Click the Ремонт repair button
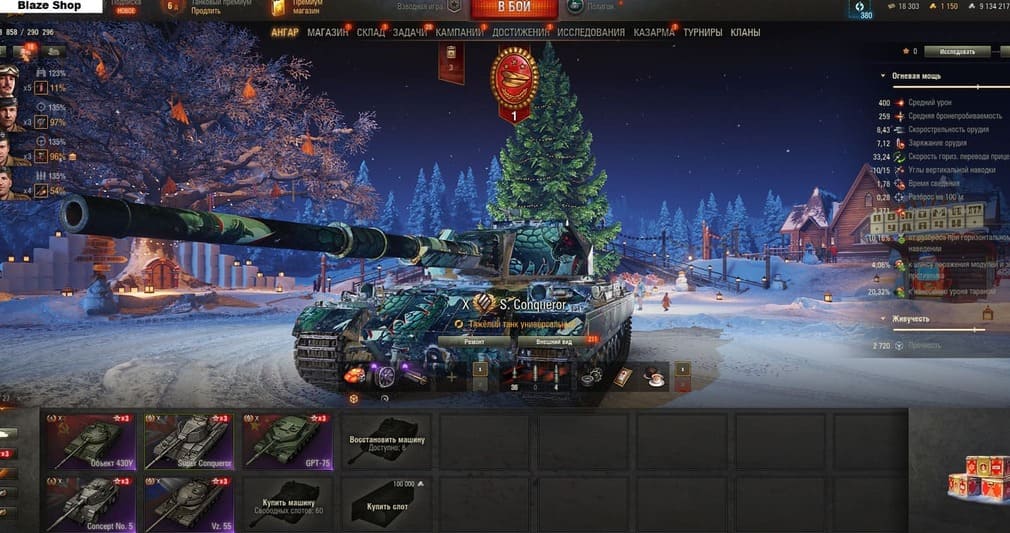Viewport: 1010px width, 533px height. [x=475, y=340]
